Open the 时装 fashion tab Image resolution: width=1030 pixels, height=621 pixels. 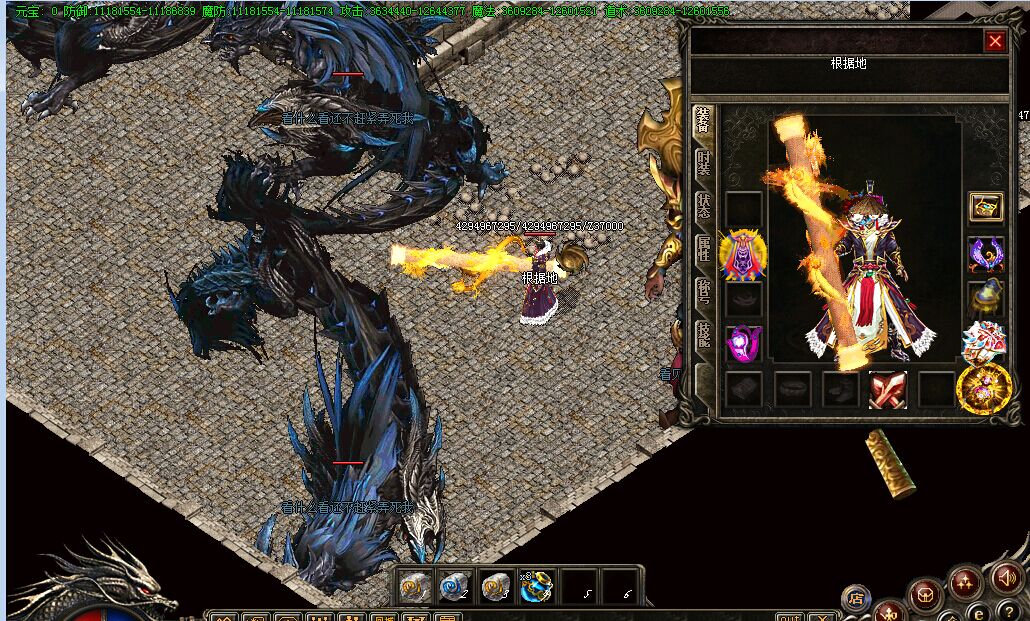[703, 163]
